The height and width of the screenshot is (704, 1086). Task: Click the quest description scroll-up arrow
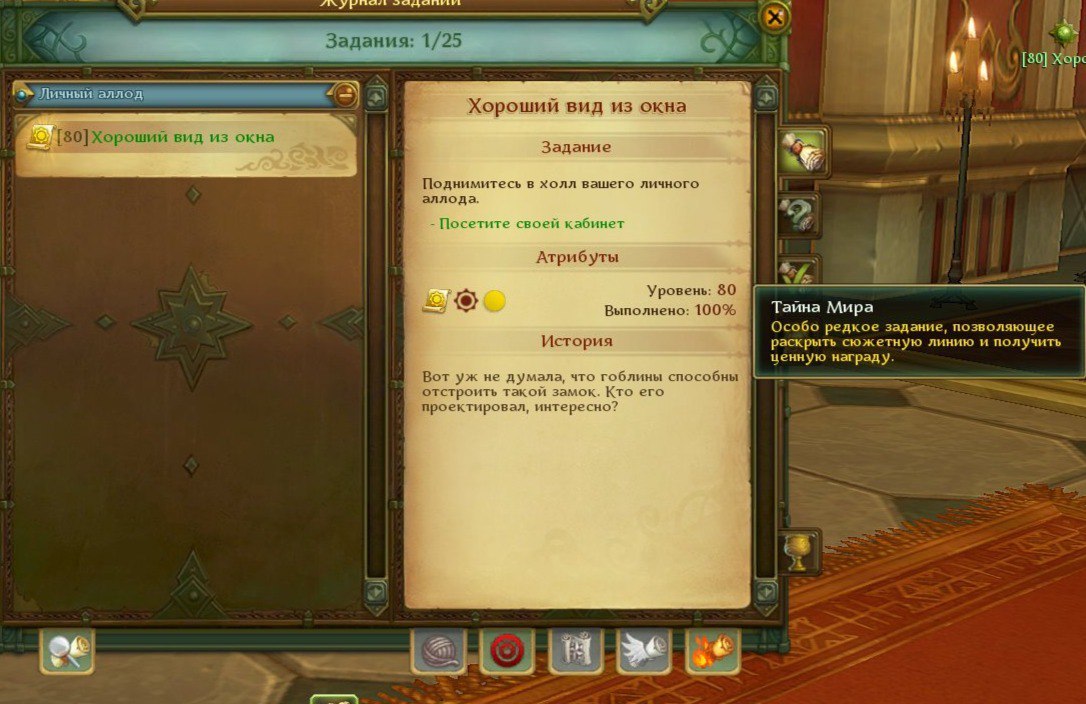[x=766, y=98]
